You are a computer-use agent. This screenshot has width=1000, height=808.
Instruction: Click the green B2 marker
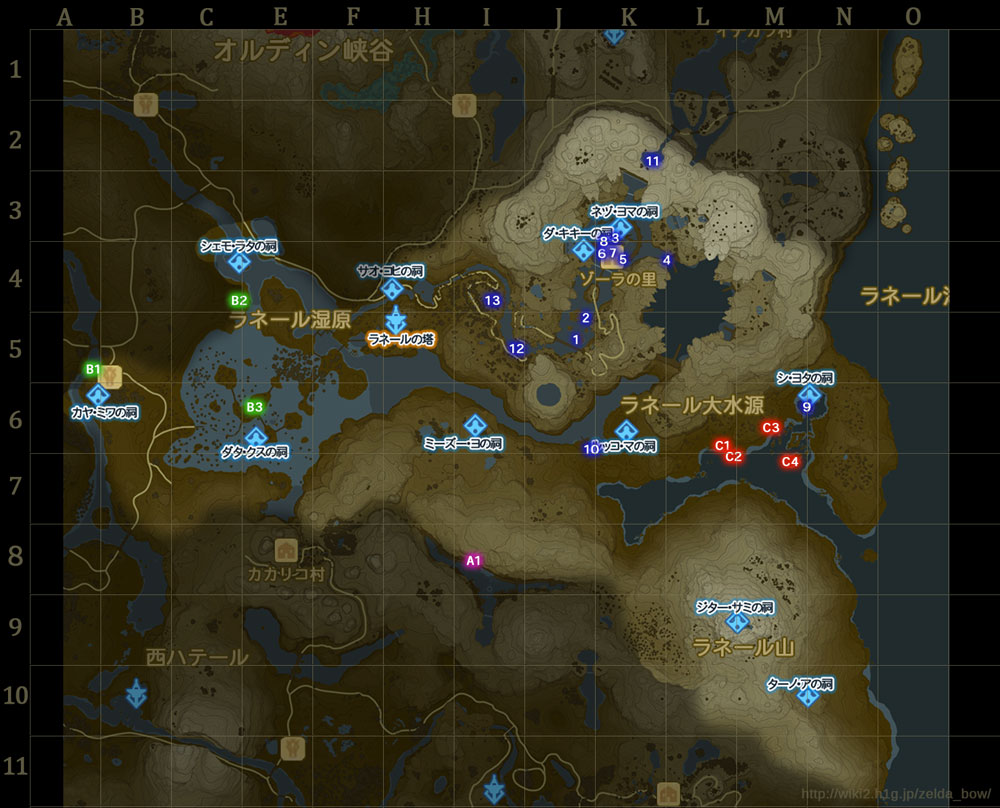239,299
